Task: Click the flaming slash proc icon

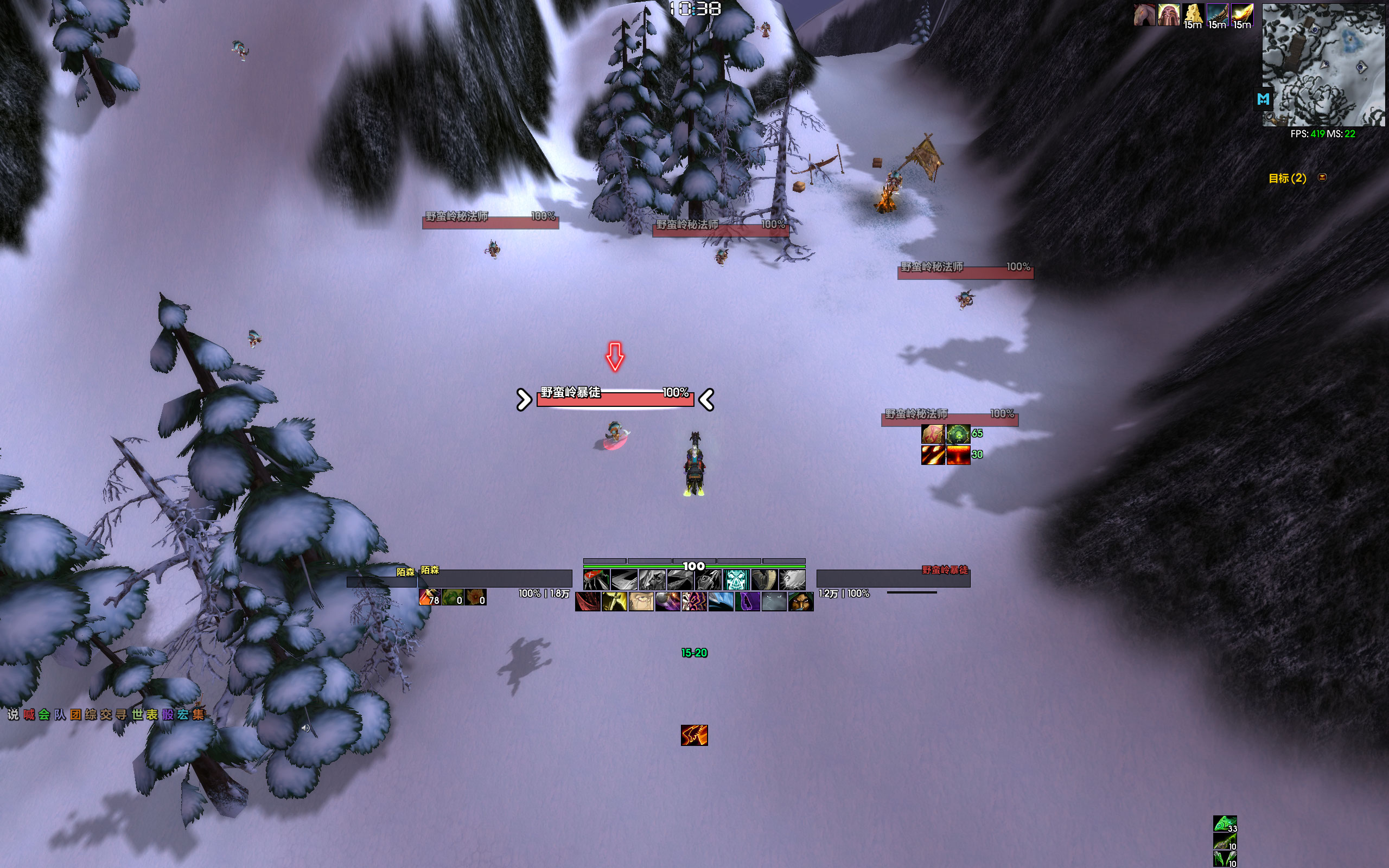Action: click(694, 735)
